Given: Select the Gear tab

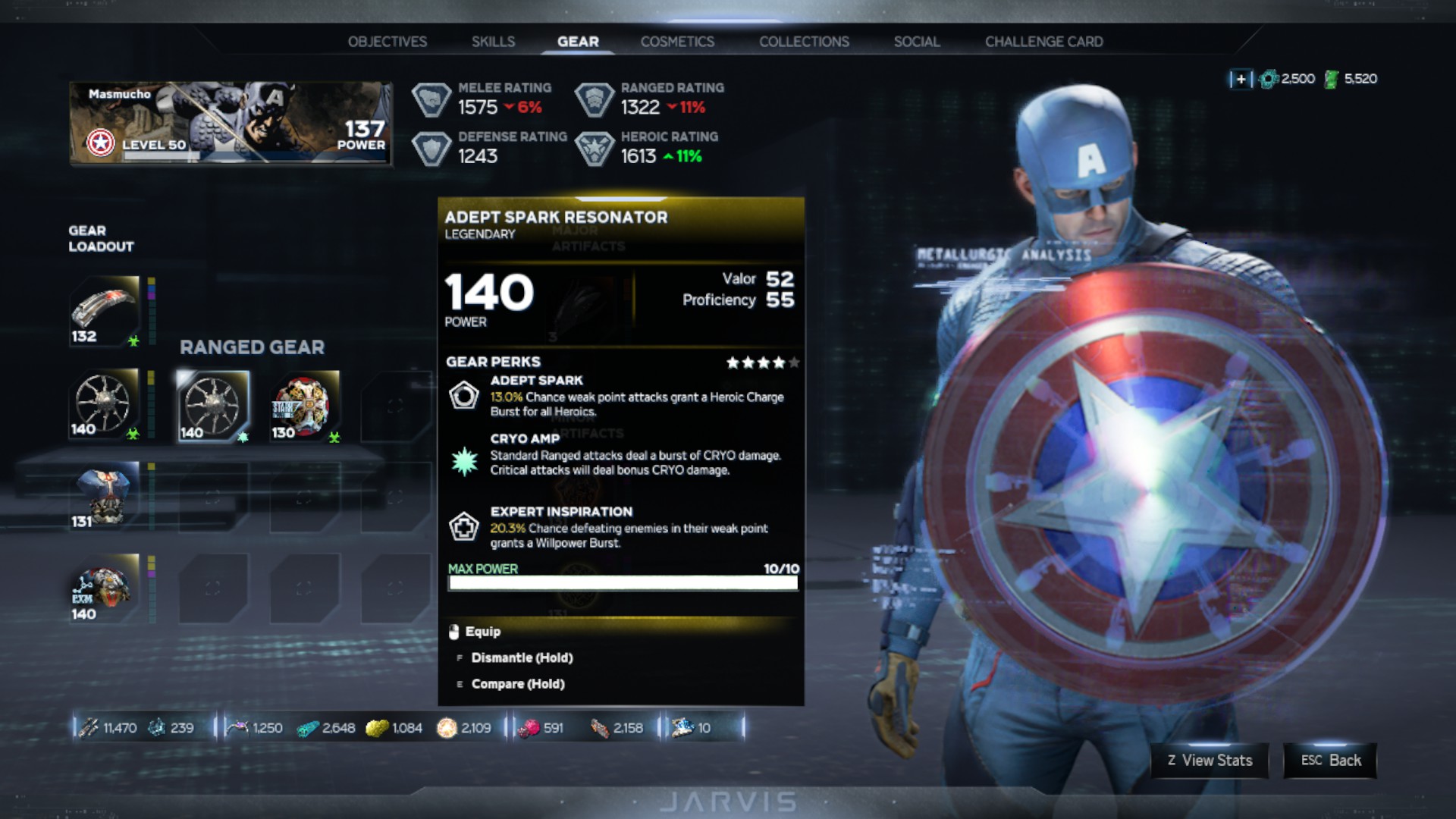Looking at the screenshot, I should tap(578, 42).
